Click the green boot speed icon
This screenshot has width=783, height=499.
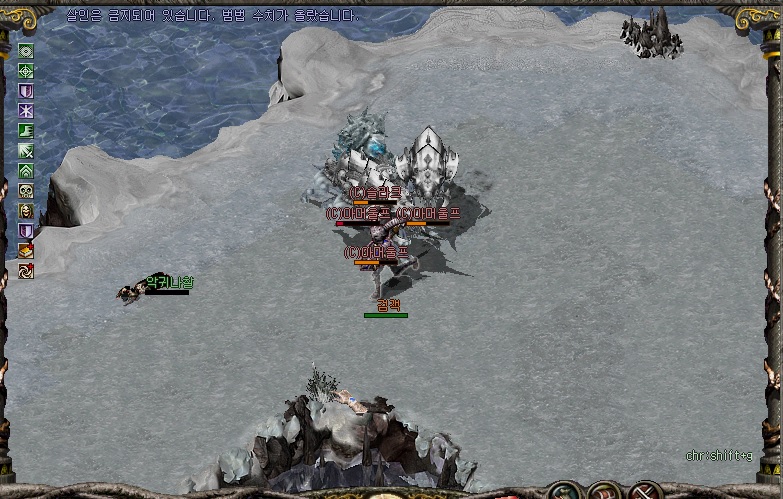pos(26,131)
